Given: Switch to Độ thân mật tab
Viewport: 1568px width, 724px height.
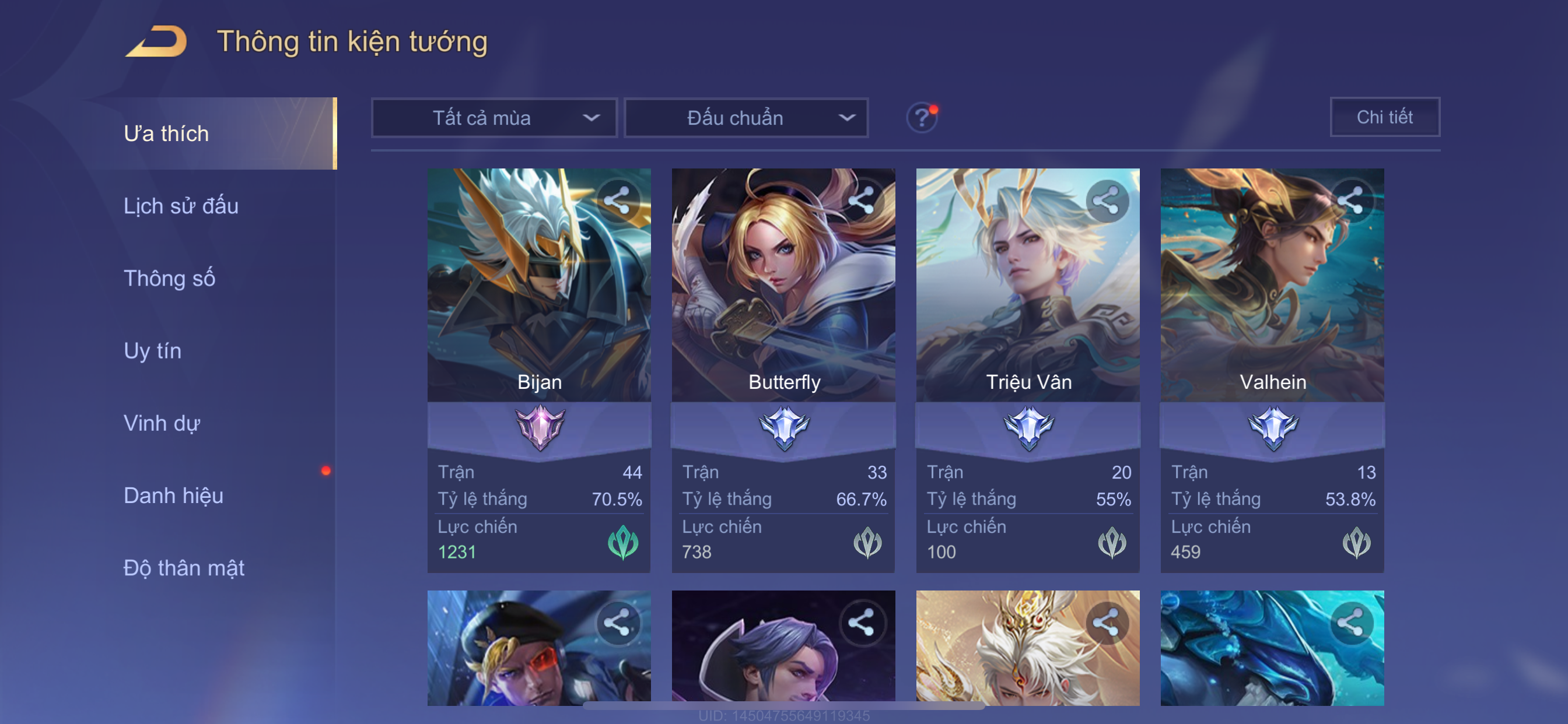Looking at the screenshot, I should click(184, 568).
